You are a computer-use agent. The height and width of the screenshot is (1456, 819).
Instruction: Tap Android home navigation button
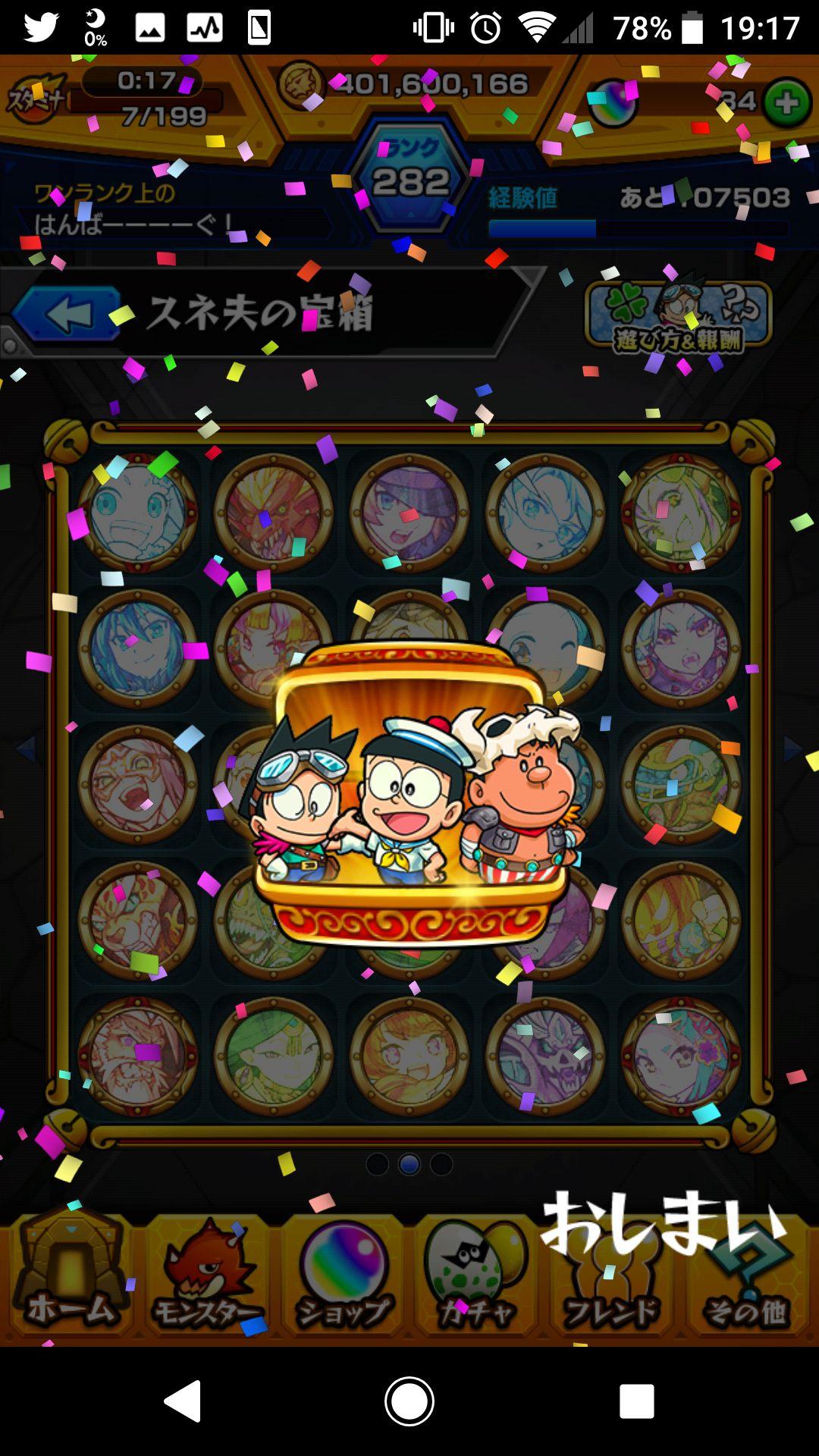[x=409, y=1401]
